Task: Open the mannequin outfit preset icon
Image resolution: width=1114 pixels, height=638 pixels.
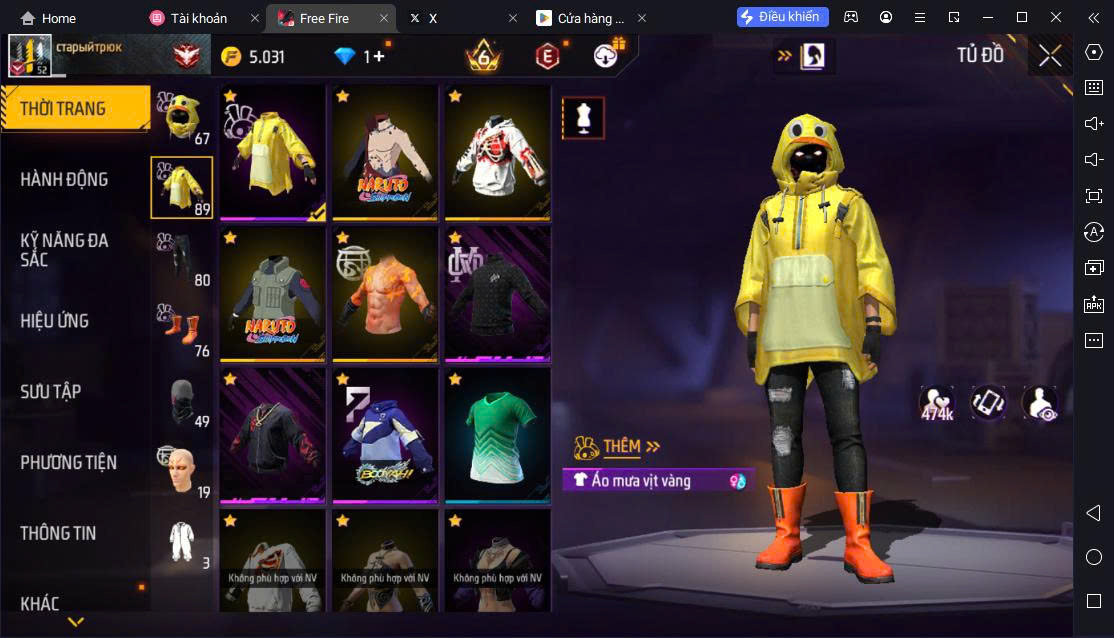Action: point(583,118)
